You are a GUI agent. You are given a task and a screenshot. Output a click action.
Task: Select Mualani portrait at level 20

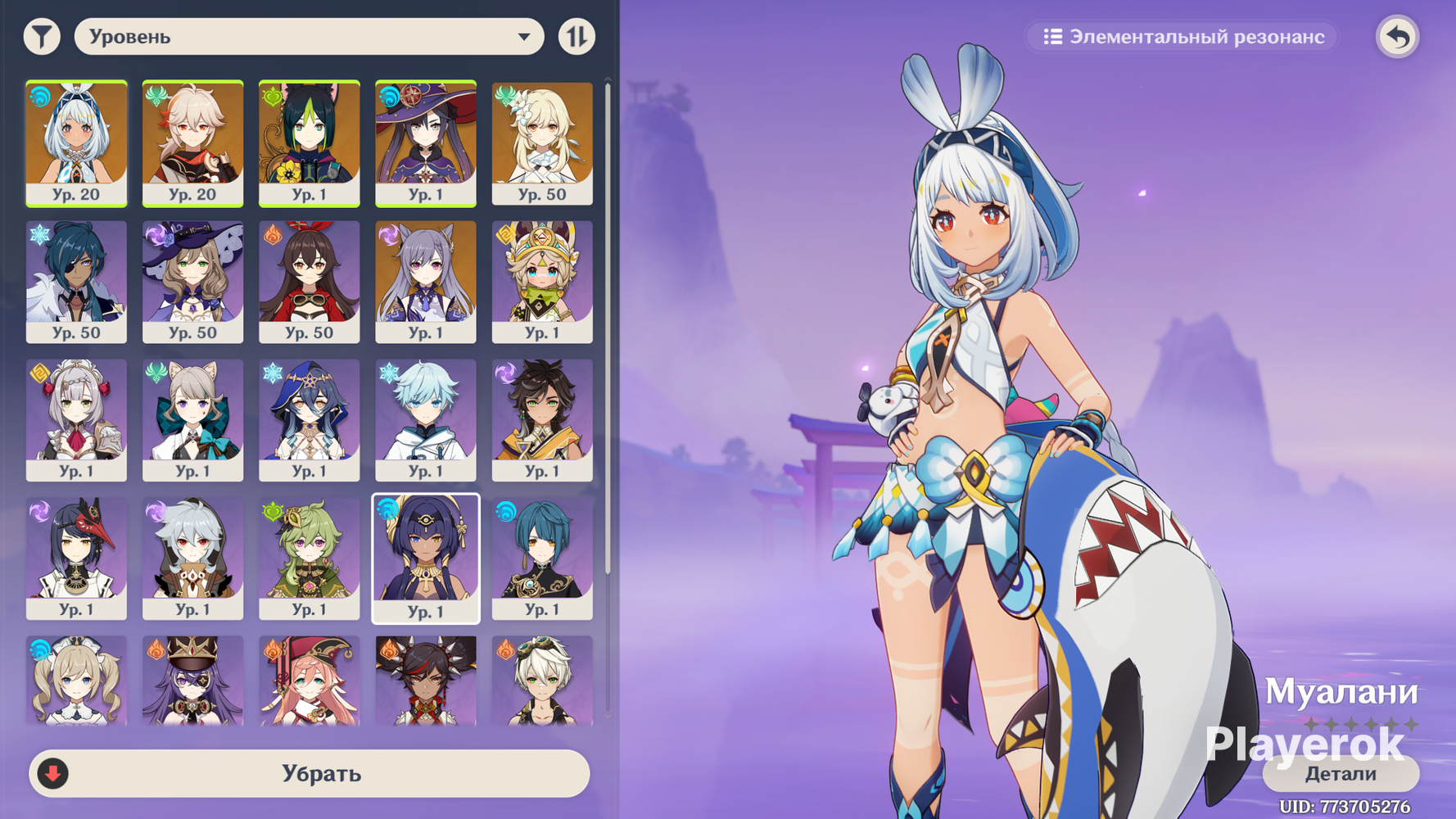(x=76, y=143)
